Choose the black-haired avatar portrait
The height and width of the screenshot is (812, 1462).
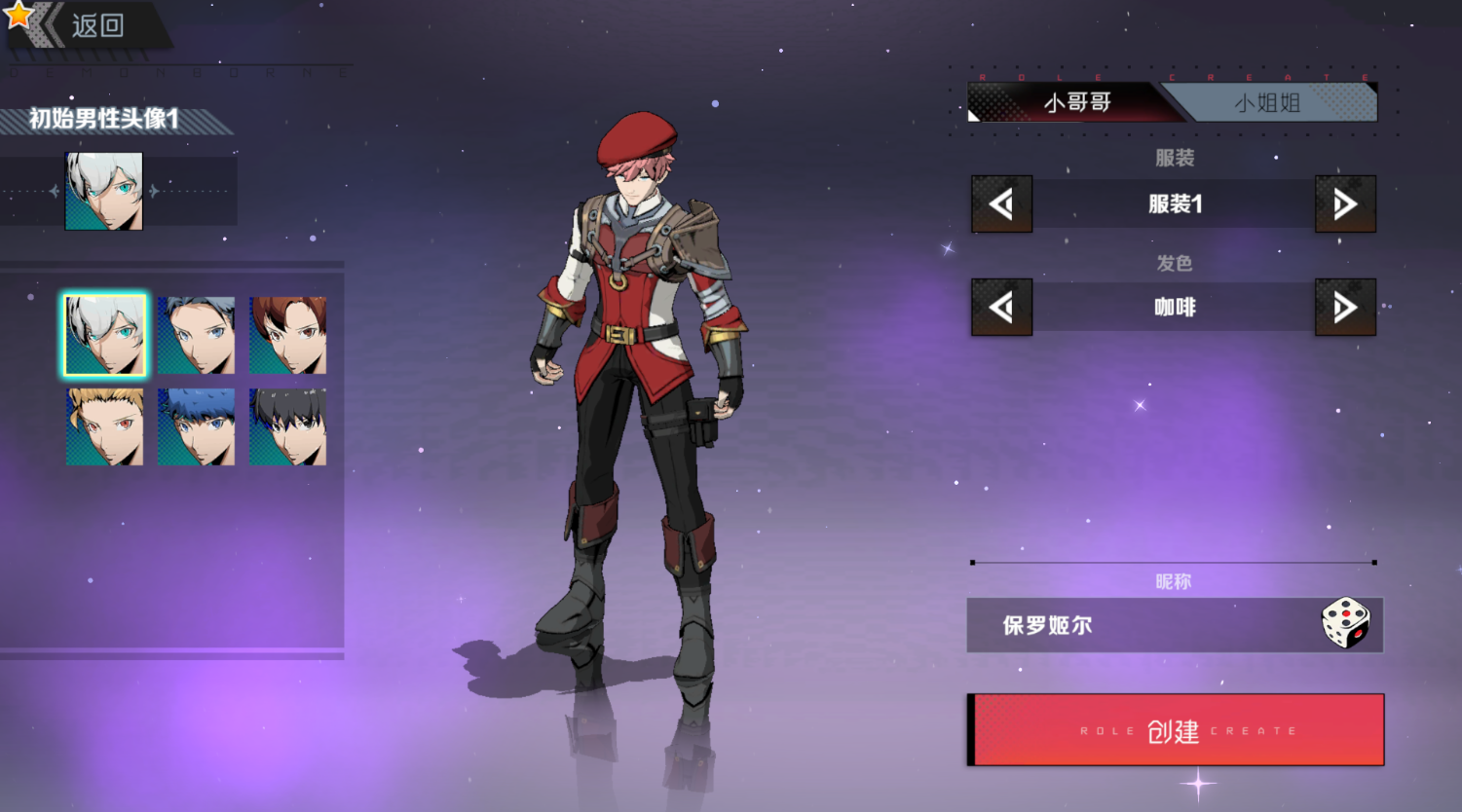(x=287, y=426)
